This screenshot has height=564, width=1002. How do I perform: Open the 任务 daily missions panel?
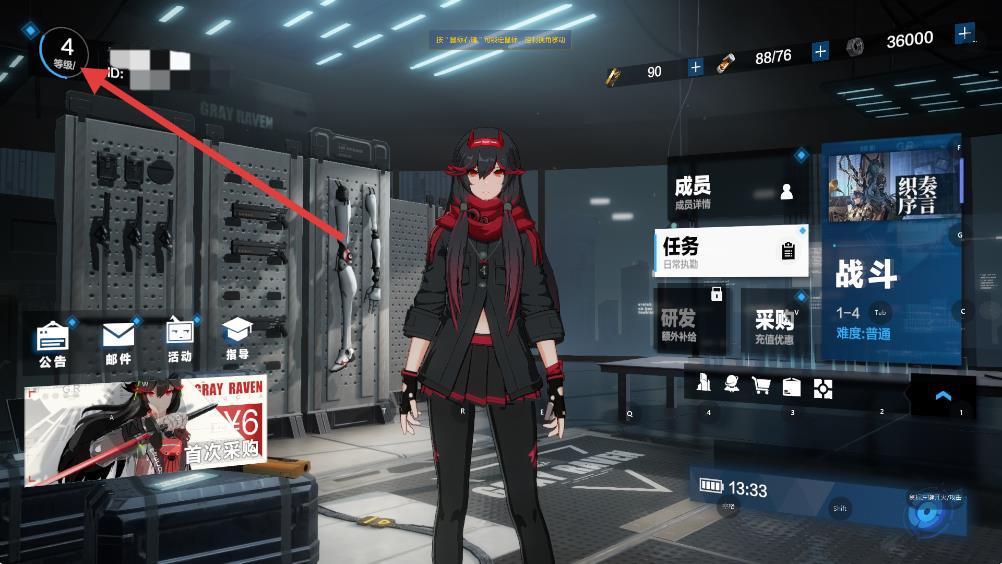[x=731, y=251]
